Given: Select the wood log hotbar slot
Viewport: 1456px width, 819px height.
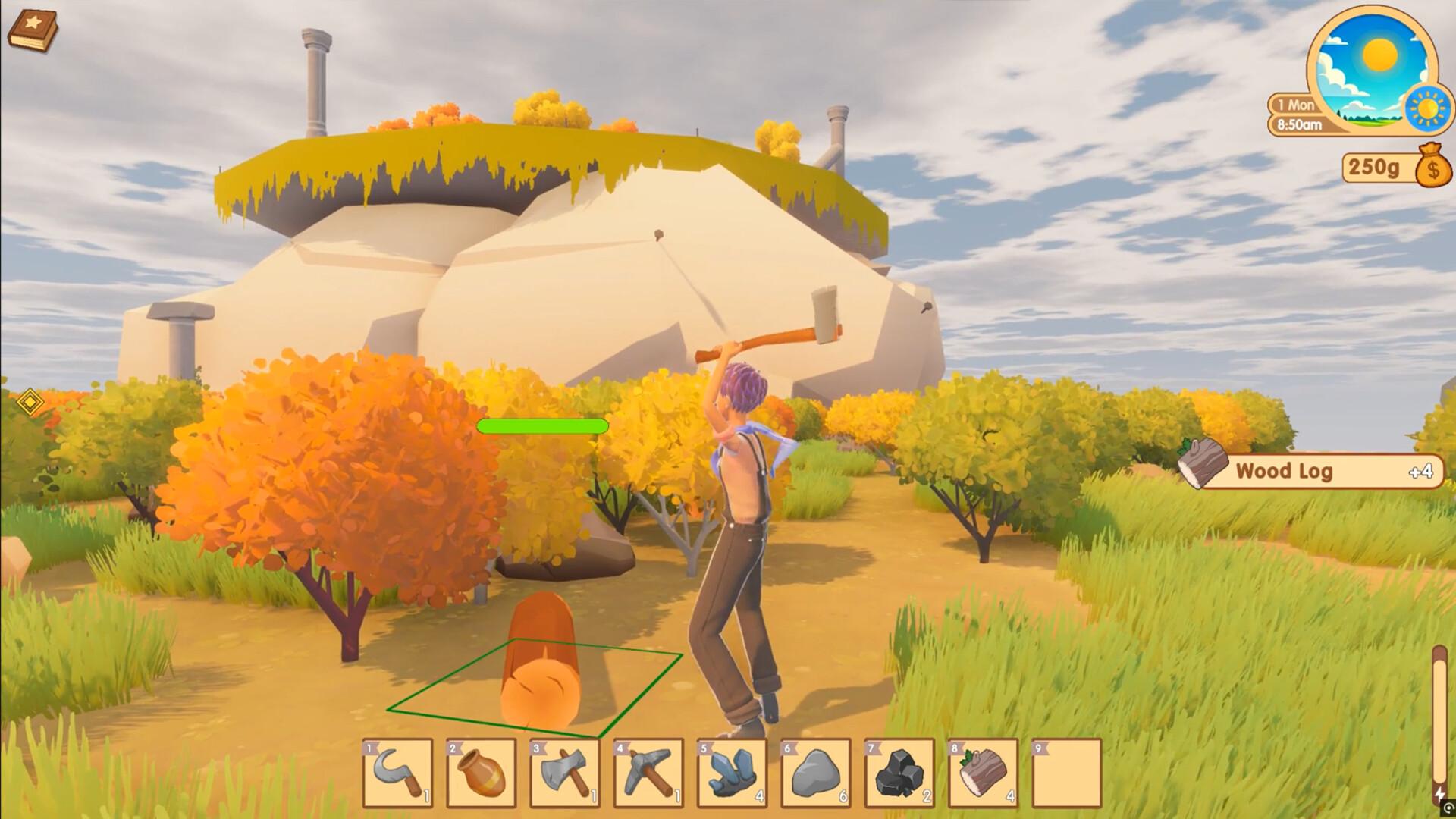Looking at the screenshot, I should click(983, 773).
